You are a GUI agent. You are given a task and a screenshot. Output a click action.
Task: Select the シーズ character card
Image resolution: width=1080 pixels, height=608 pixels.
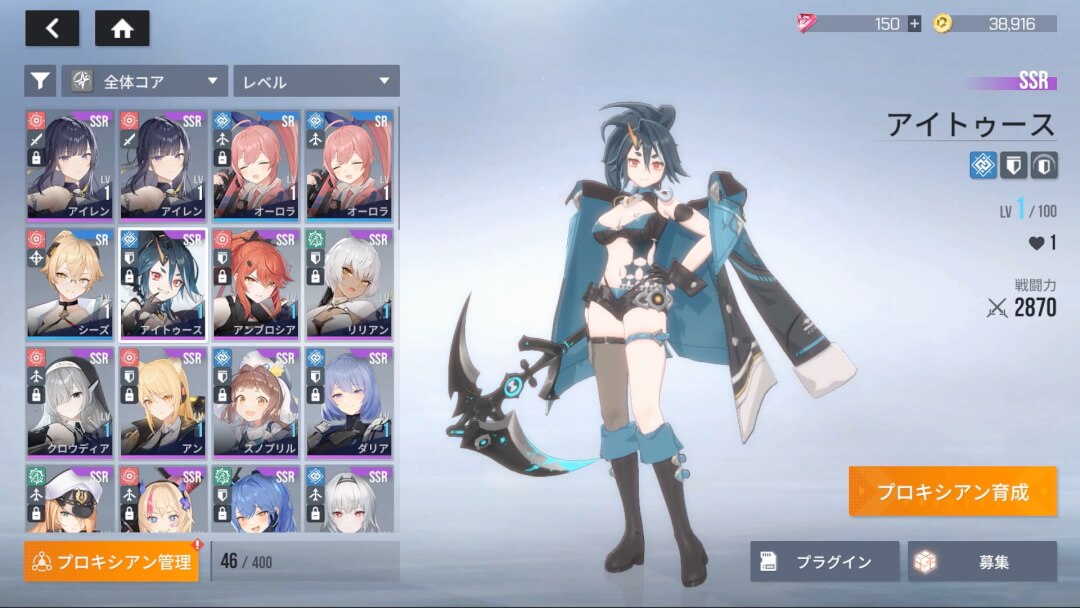[x=70, y=284]
